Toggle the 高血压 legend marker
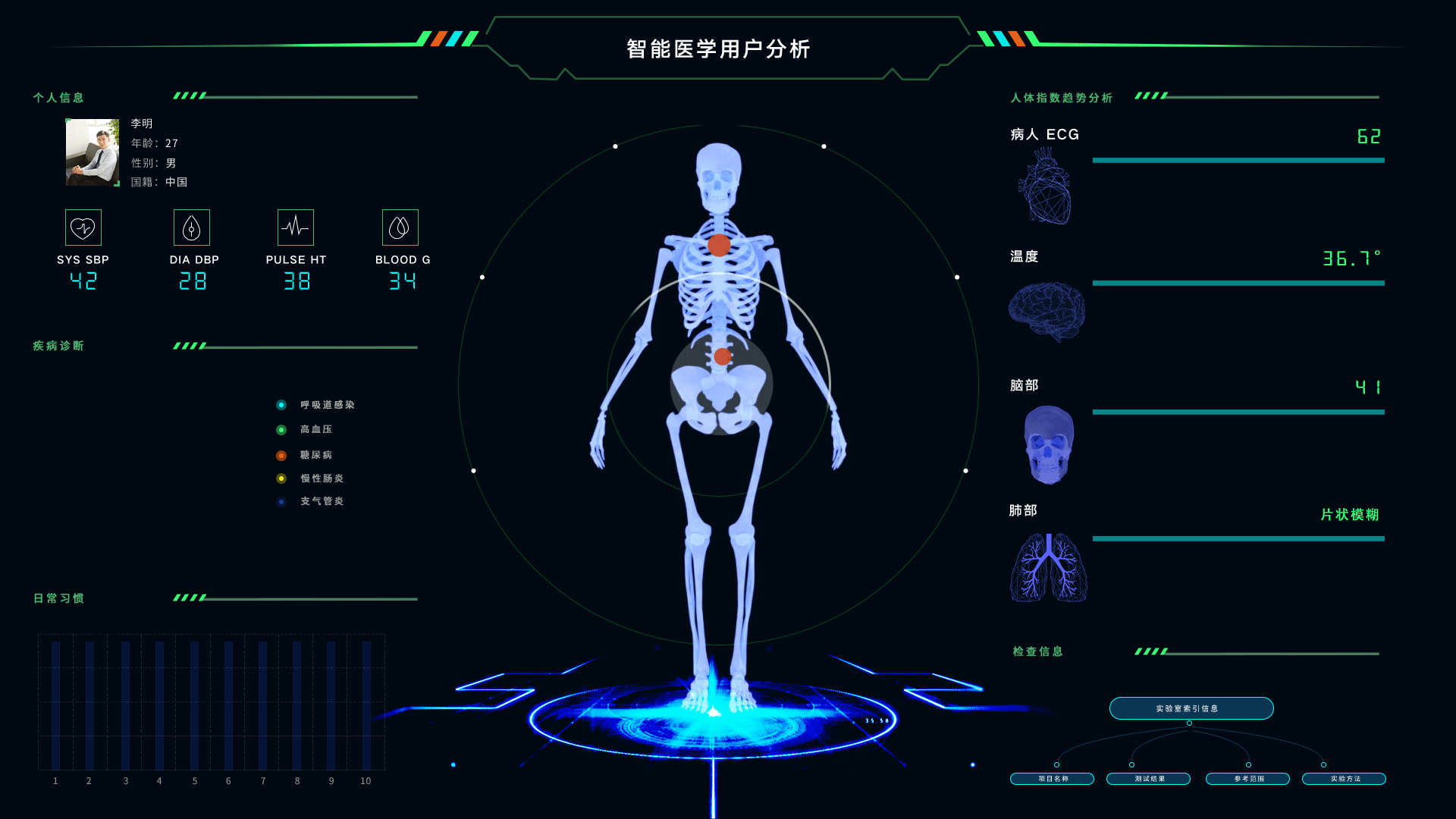 point(281,429)
